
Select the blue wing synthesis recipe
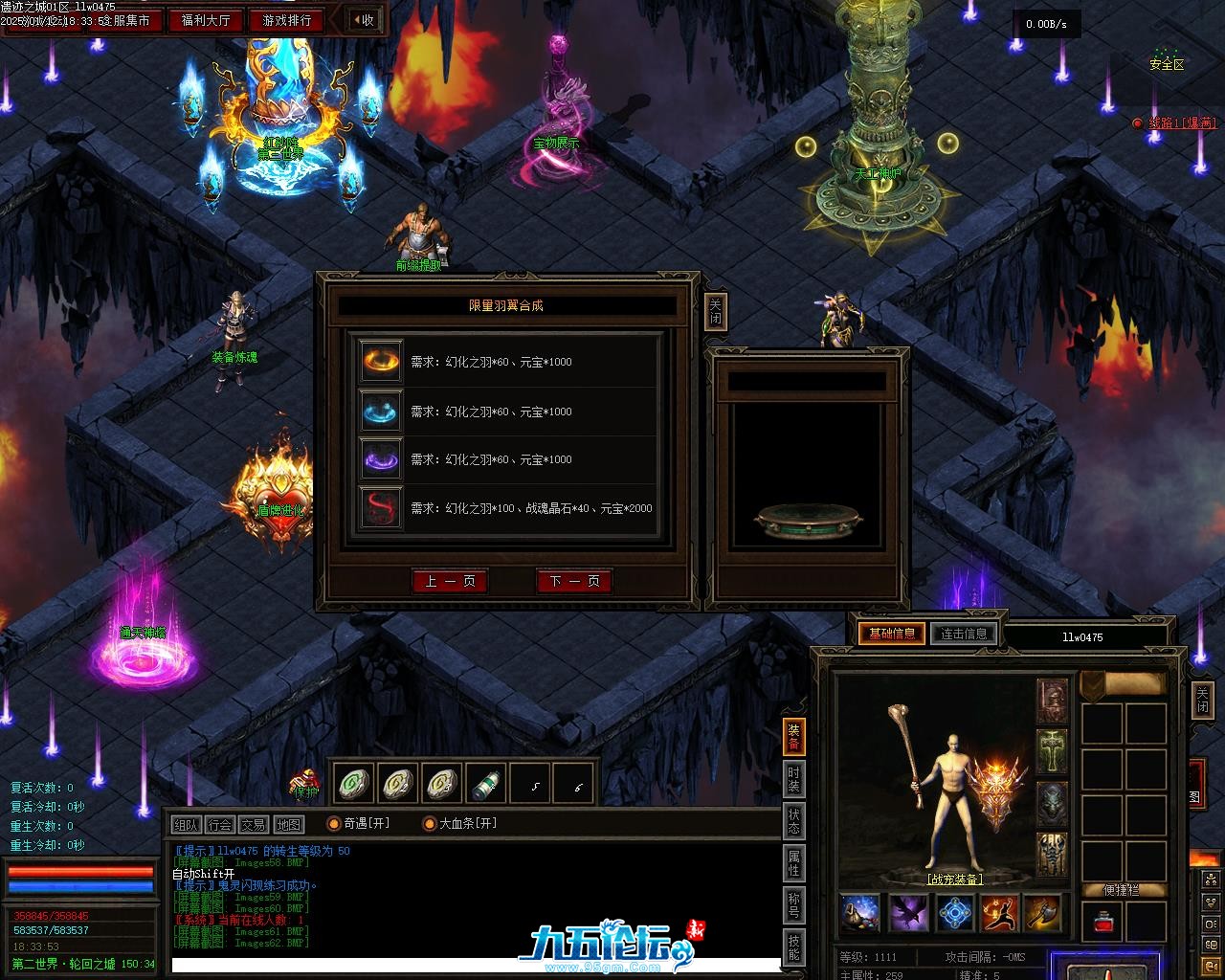pos(381,412)
